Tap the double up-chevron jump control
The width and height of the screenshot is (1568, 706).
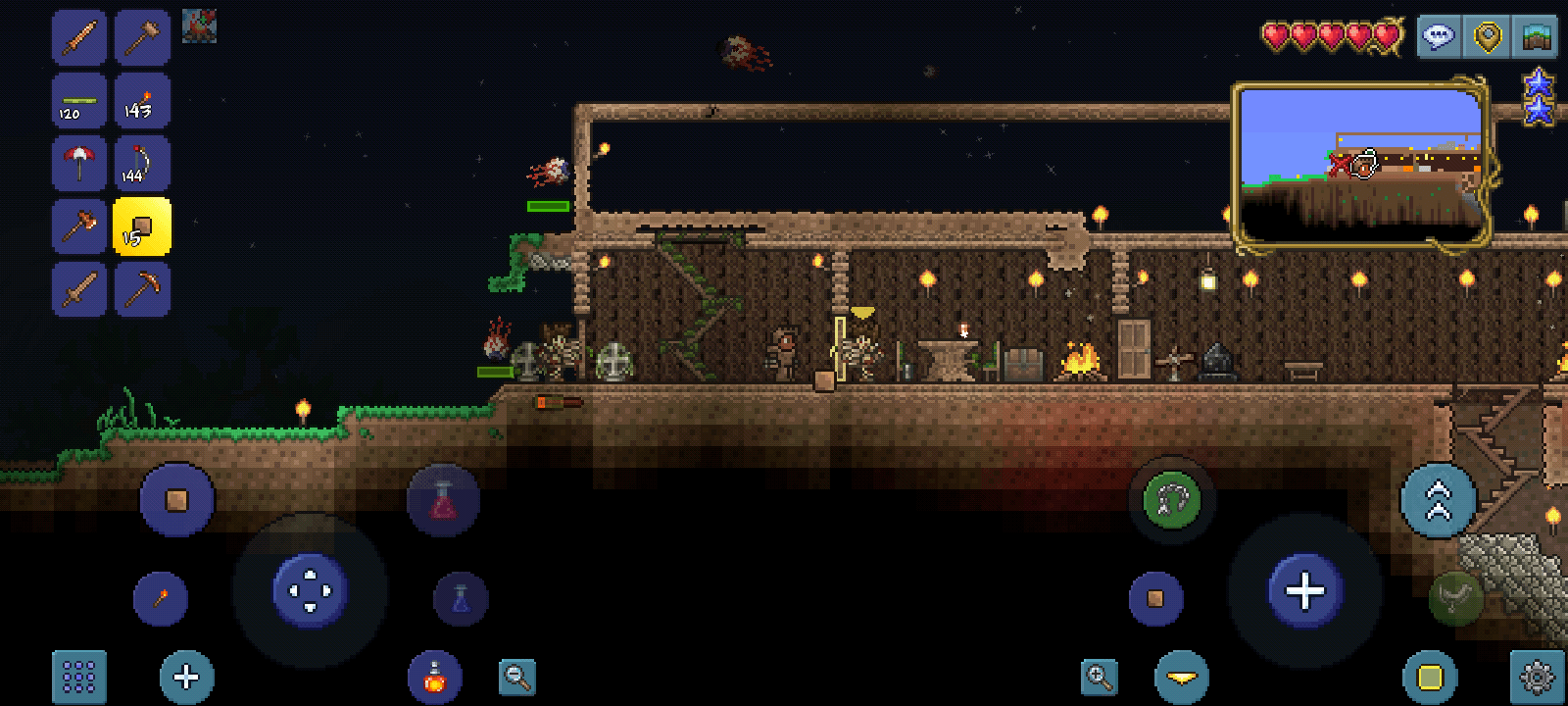pos(1438,500)
